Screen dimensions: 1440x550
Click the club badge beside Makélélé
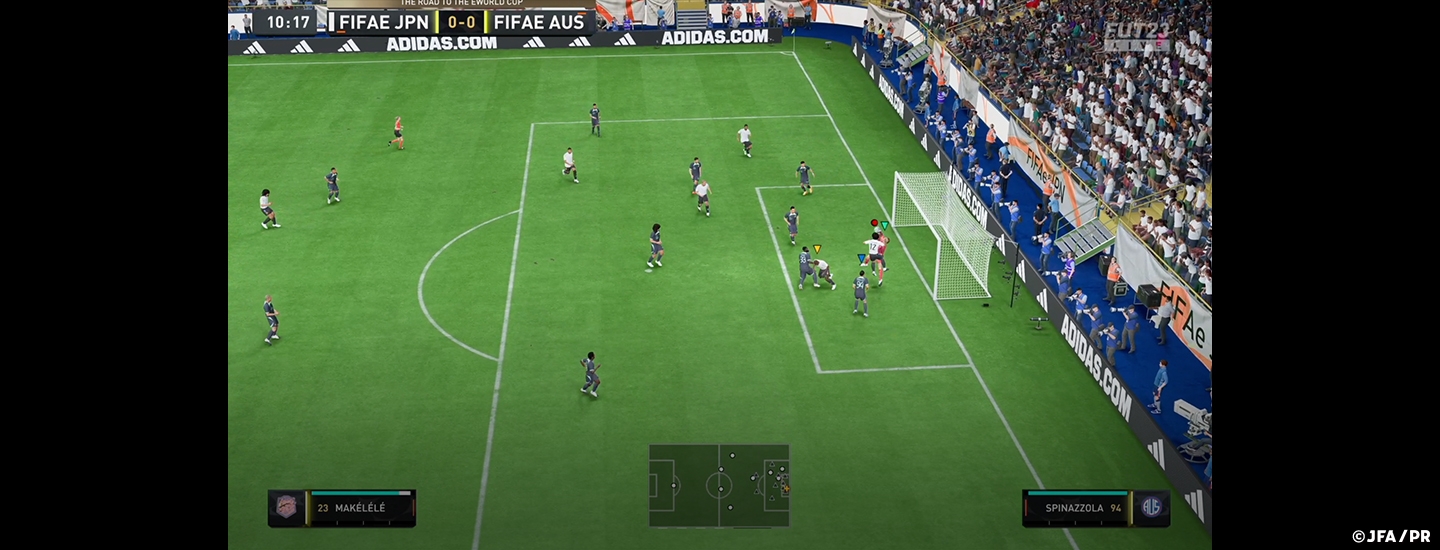(x=287, y=508)
